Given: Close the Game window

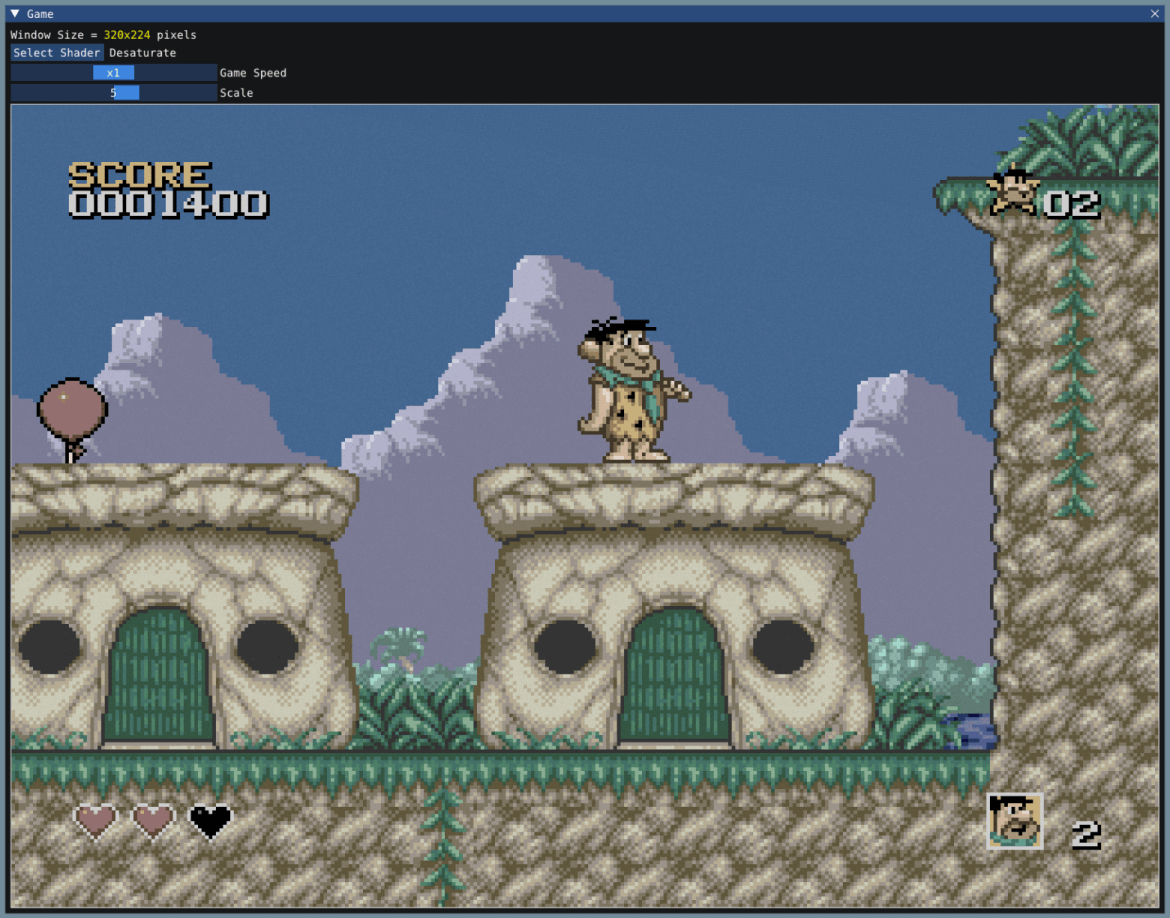Looking at the screenshot, I should tap(1155, 14).
